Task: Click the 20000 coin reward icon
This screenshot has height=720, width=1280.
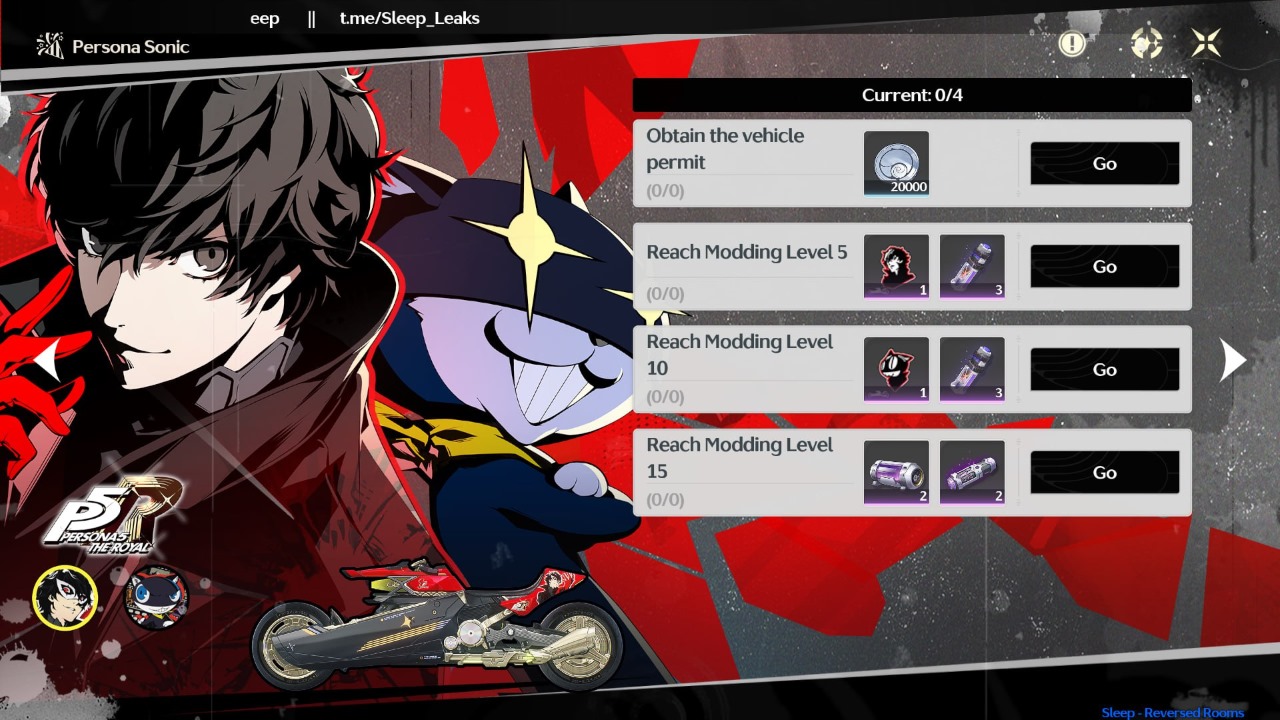Action: [896, 163]
